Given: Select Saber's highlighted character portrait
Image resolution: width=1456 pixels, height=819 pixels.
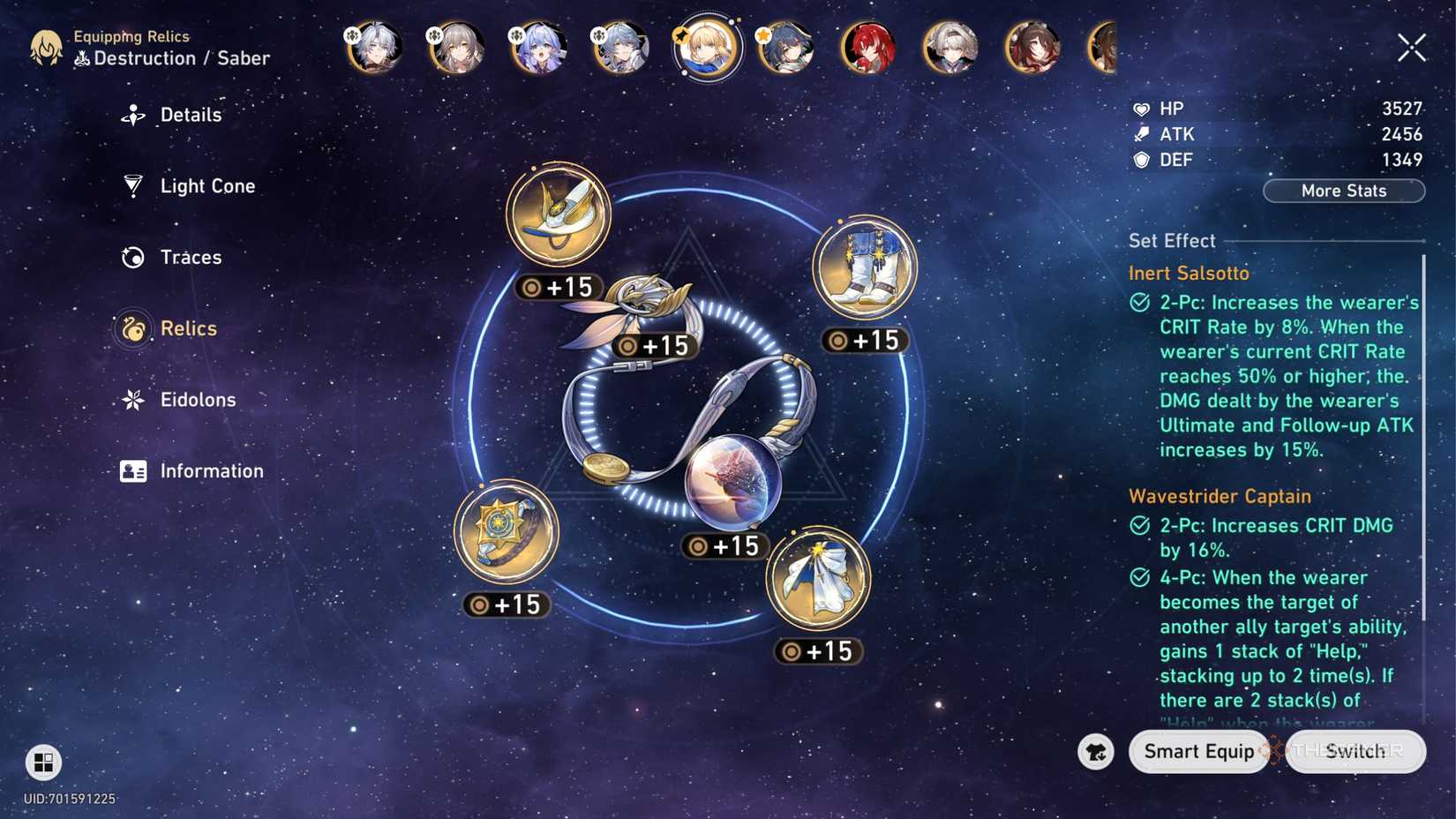Looking at the screenshot, I should (706, 49).
